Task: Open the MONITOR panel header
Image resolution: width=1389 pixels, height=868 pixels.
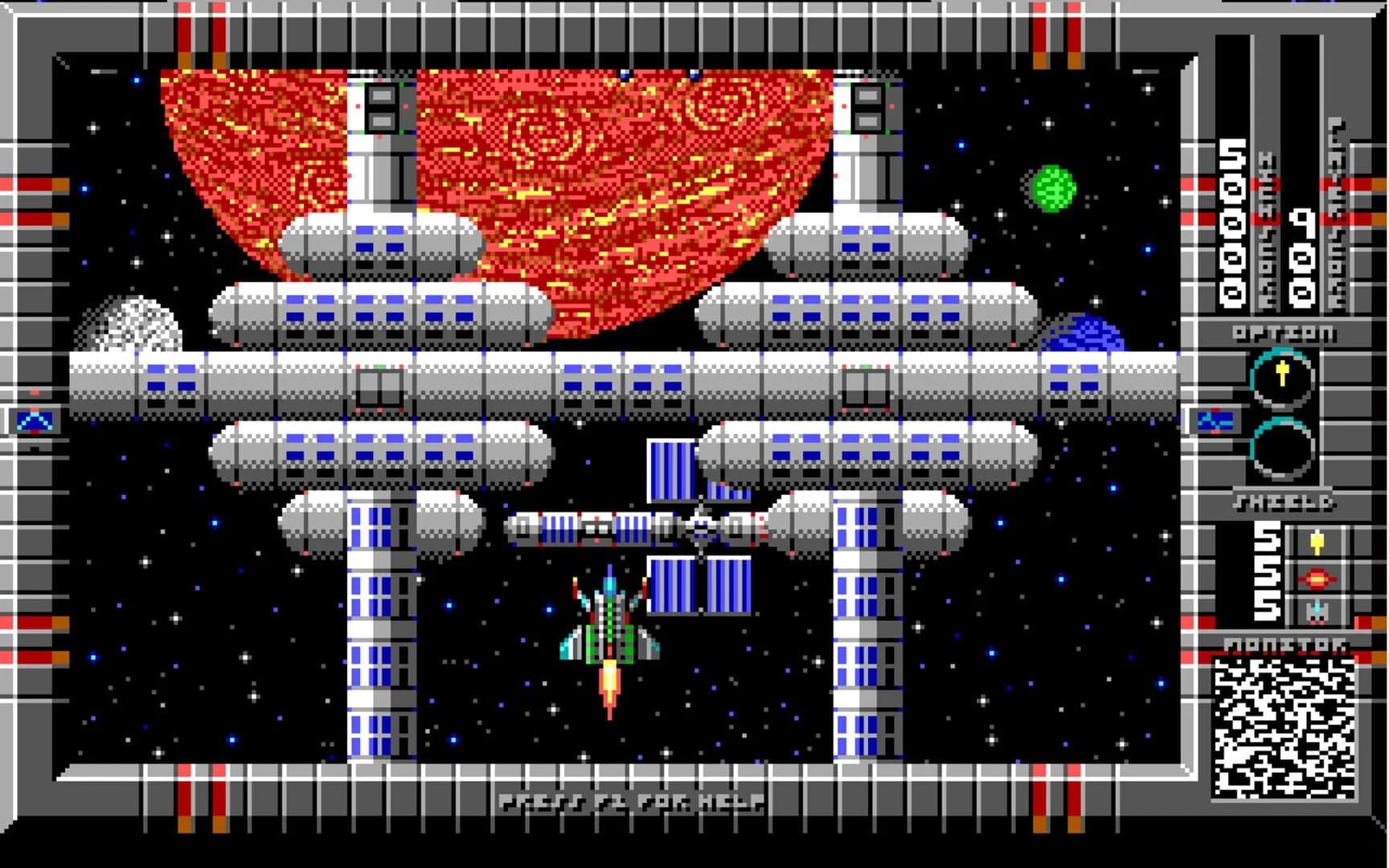Action: [1286, 645]
